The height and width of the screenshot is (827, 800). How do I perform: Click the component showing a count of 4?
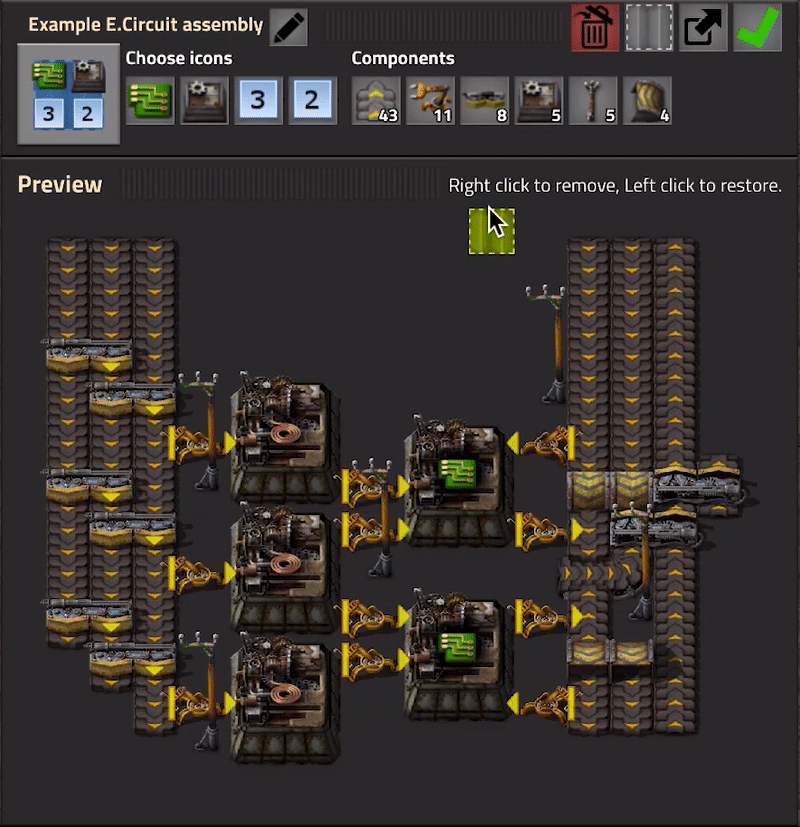coord(647,101)
